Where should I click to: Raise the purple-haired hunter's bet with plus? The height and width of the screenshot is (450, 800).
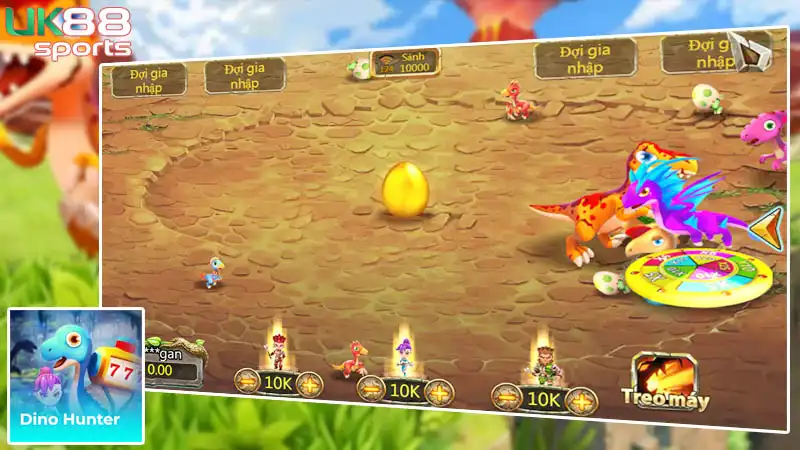coord(438,392)
